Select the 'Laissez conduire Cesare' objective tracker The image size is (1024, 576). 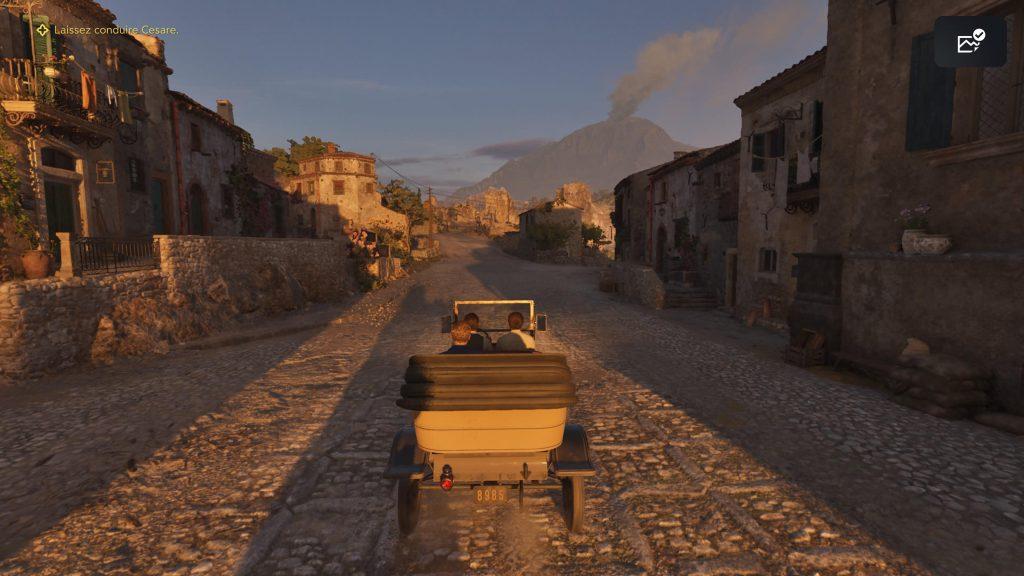(108, 30)
